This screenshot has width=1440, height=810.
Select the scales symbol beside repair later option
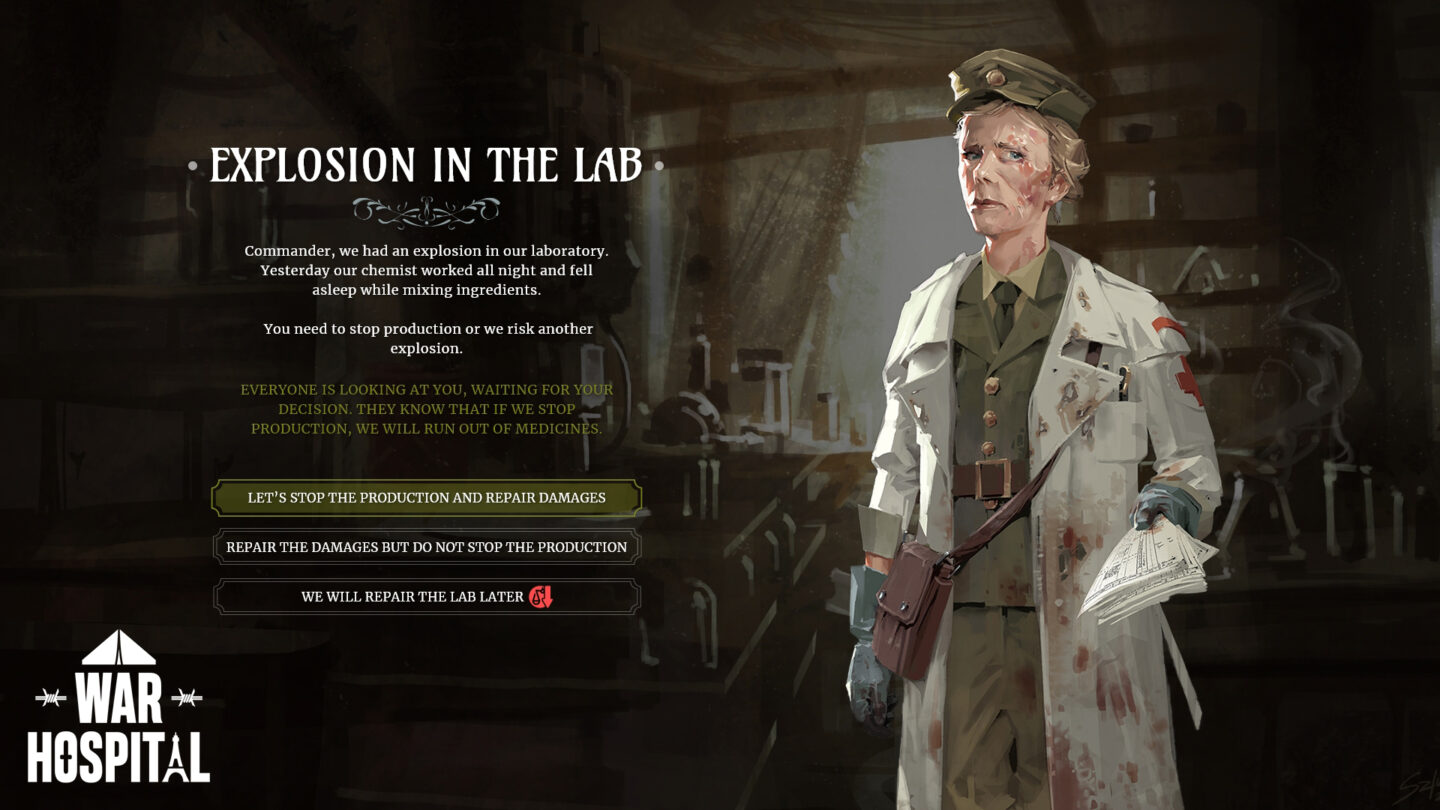tap(536, 597)
